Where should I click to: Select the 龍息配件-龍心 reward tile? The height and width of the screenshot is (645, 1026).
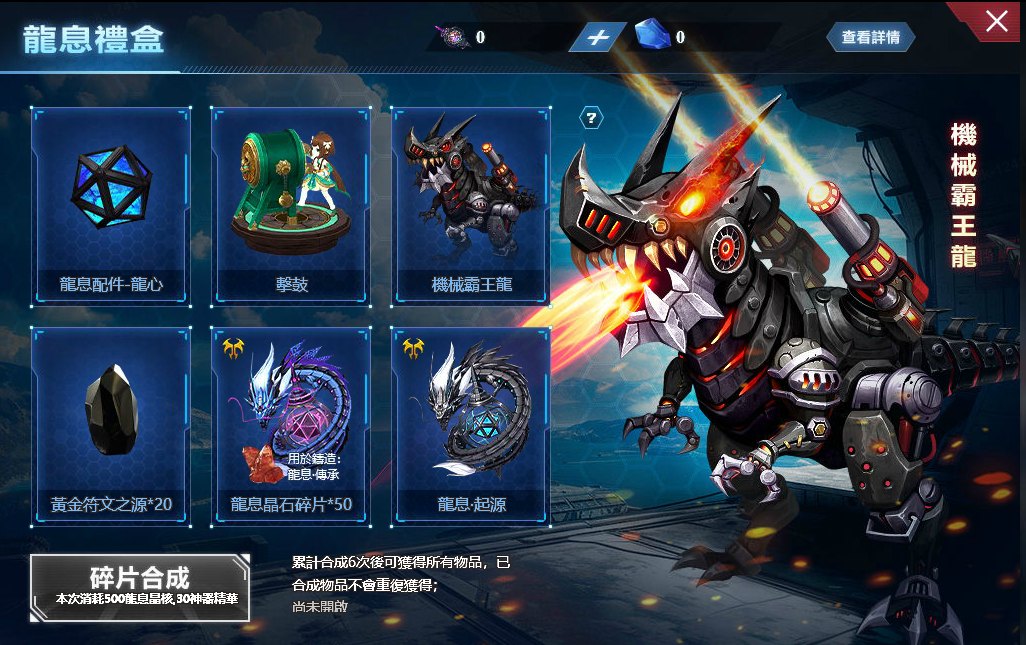tap(111, 205)
